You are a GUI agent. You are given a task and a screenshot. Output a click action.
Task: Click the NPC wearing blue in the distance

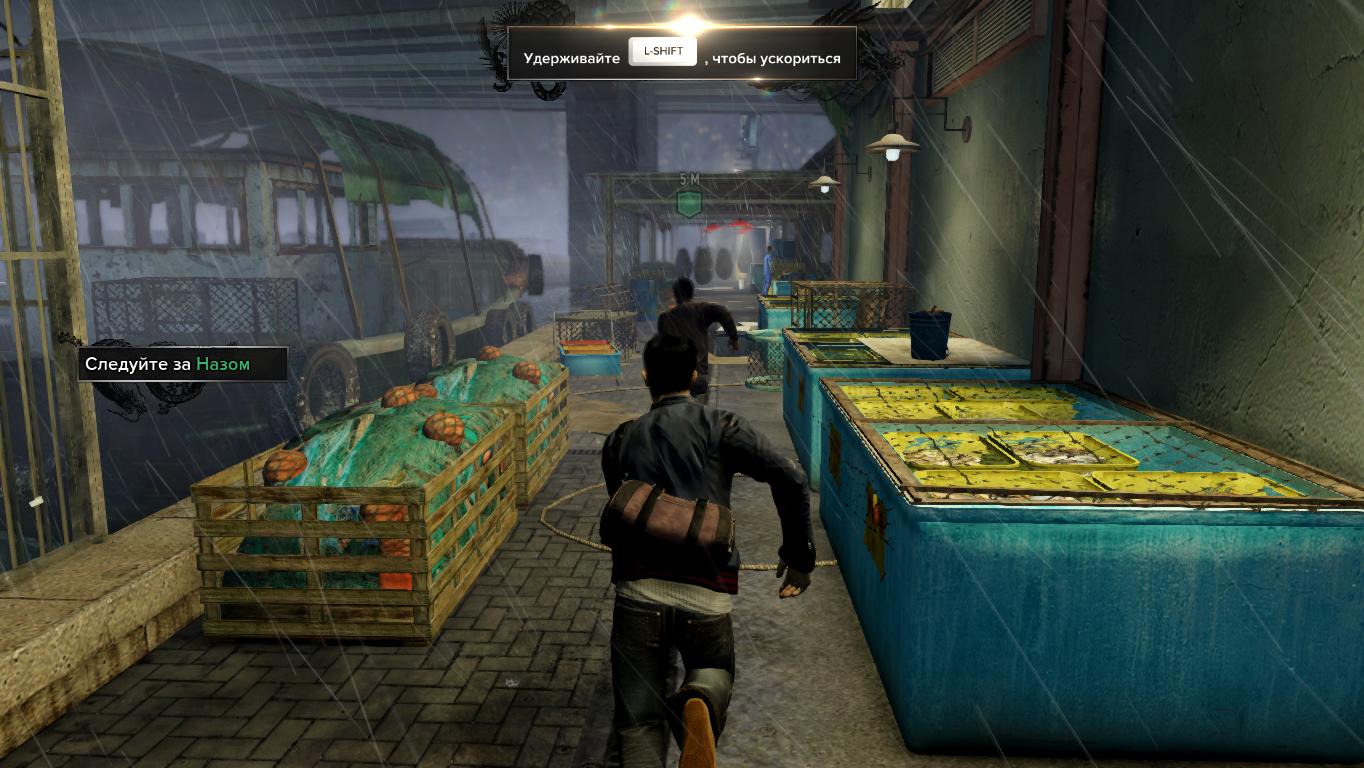pos(768,264)
